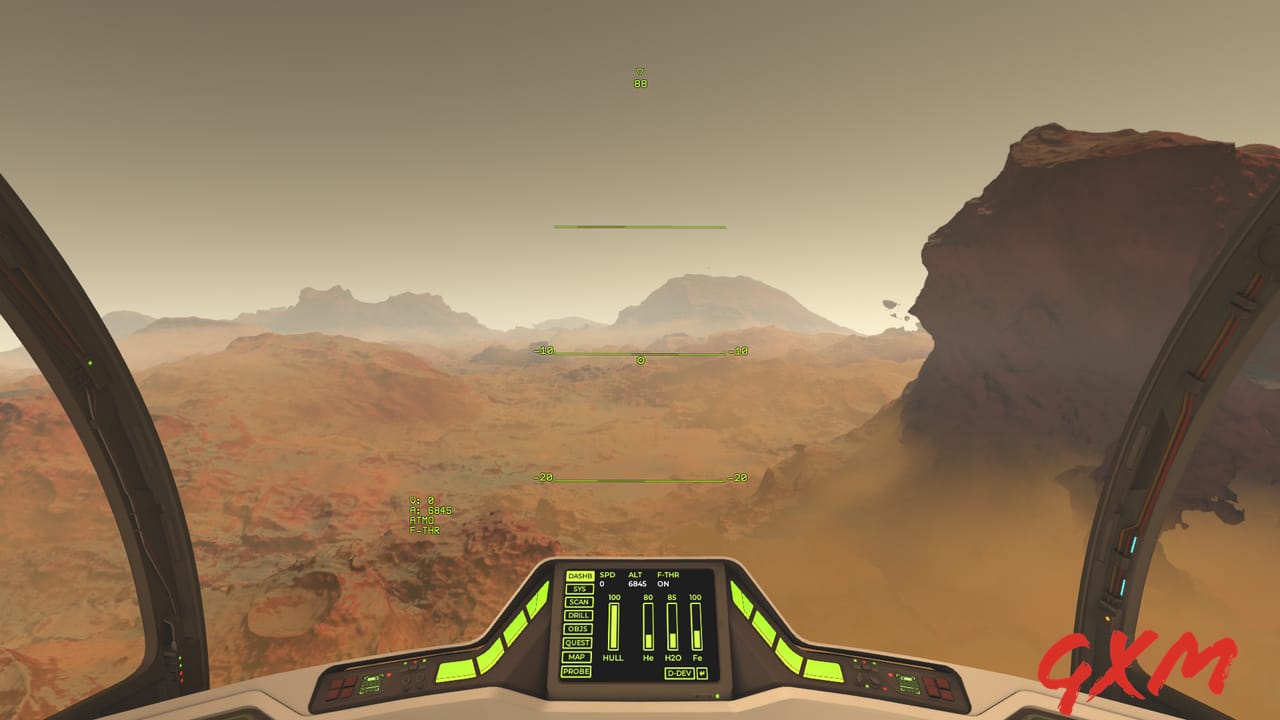Select the DASHB tab

pyautogui.click(x=581, y=575)
